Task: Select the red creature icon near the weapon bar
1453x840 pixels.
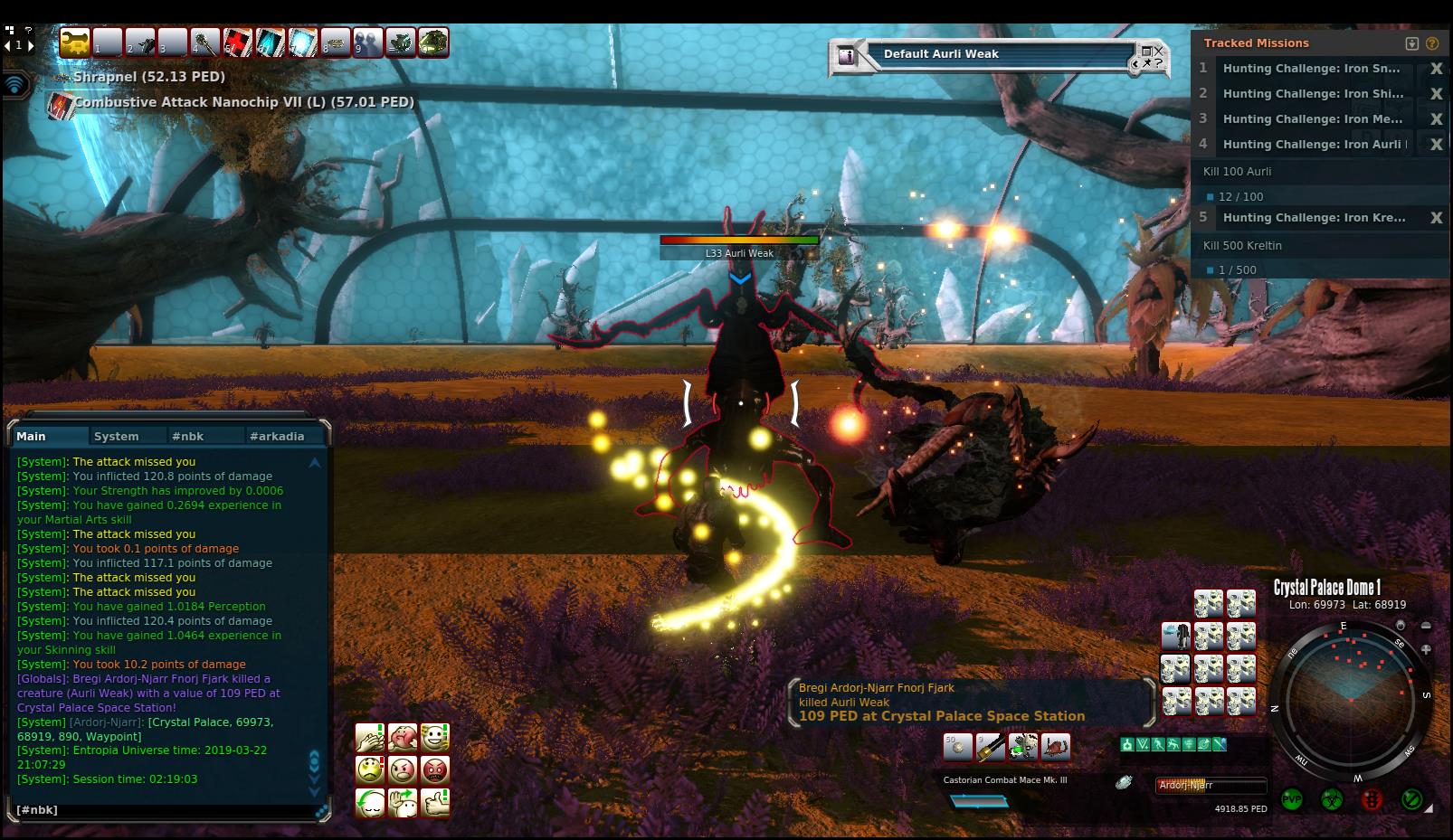Action: pos(1056,747)
